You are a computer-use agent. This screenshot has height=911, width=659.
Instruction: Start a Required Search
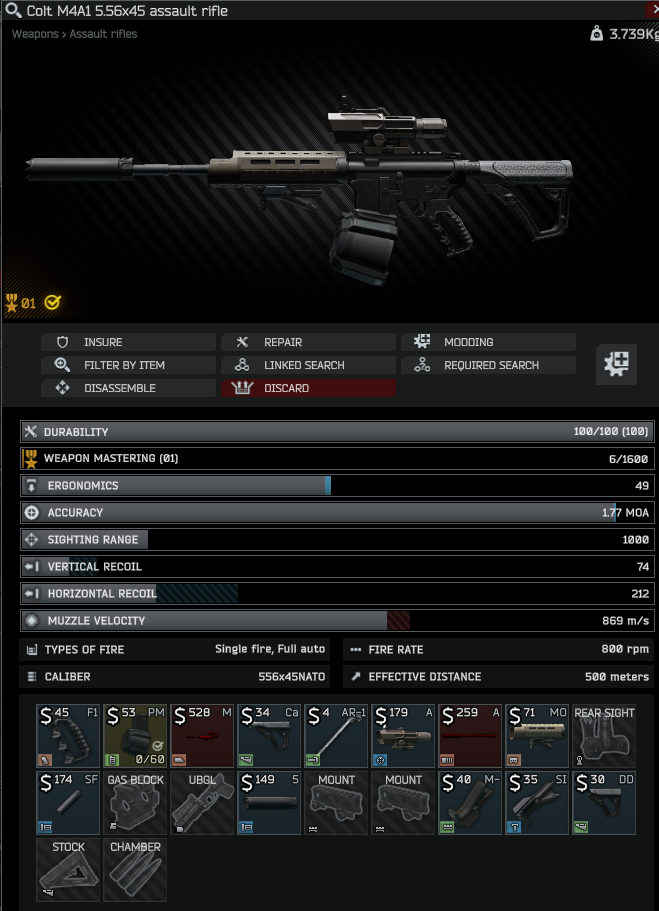tap(488, 365)
